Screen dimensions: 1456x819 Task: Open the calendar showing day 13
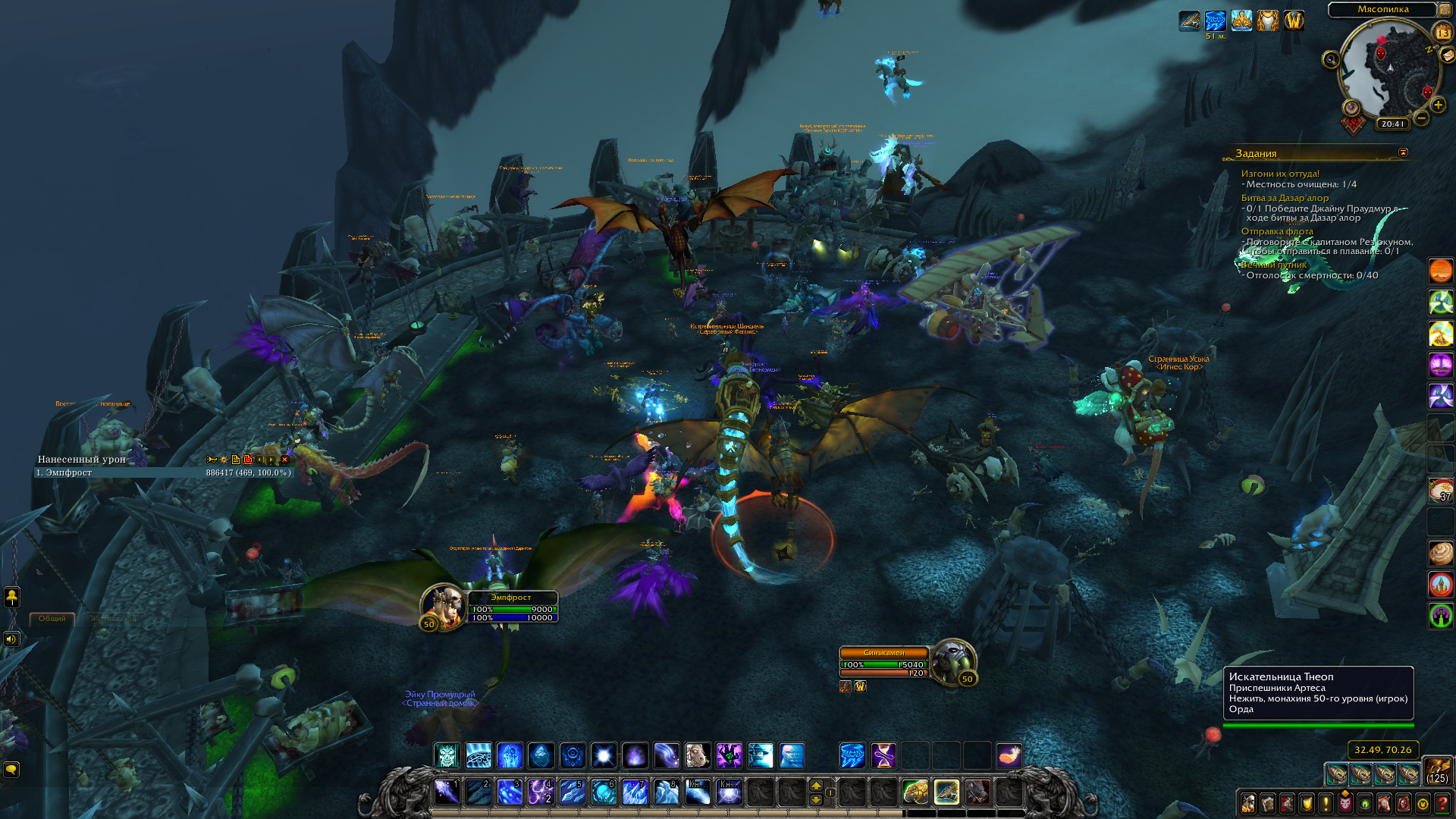pyautogui.click(x=1442, y=33)
